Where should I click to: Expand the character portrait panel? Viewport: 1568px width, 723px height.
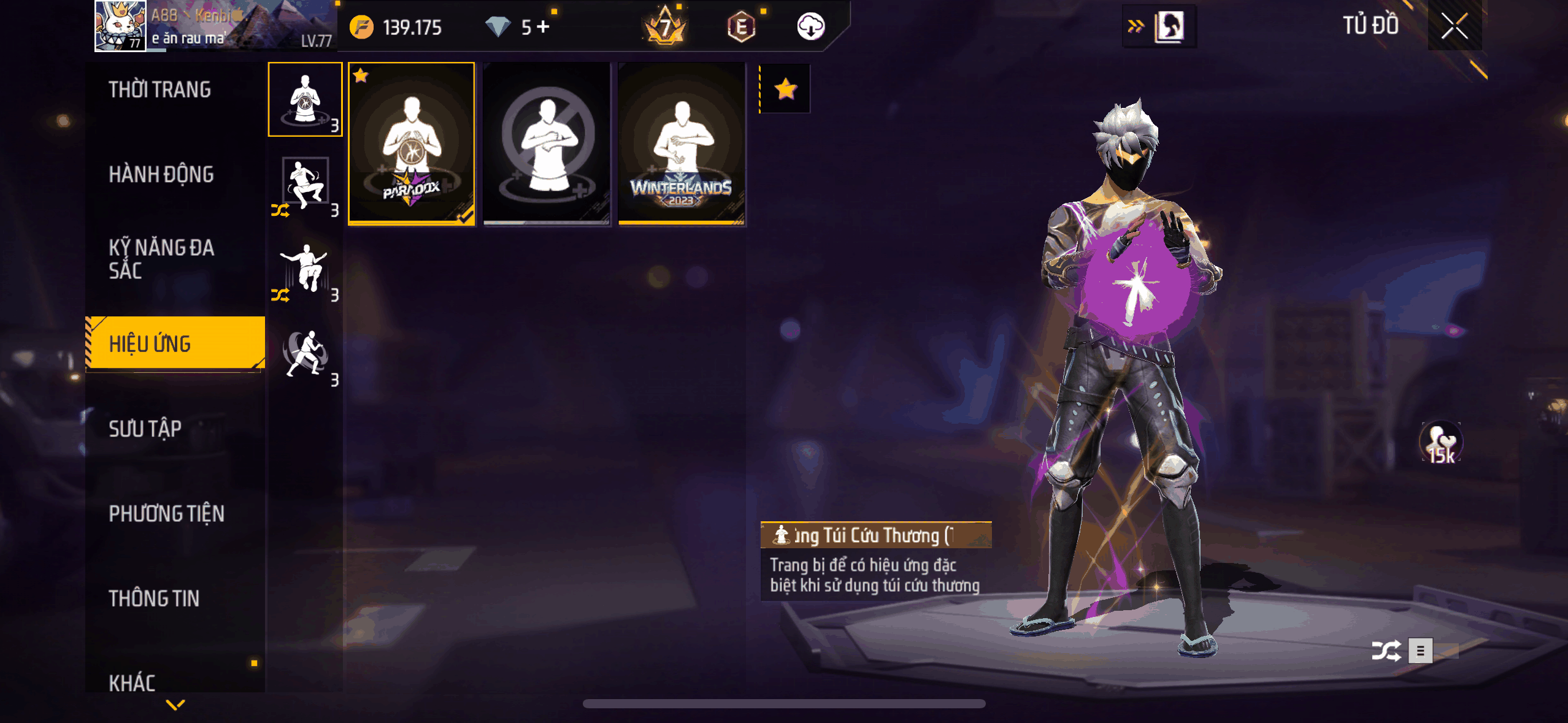1159,26
